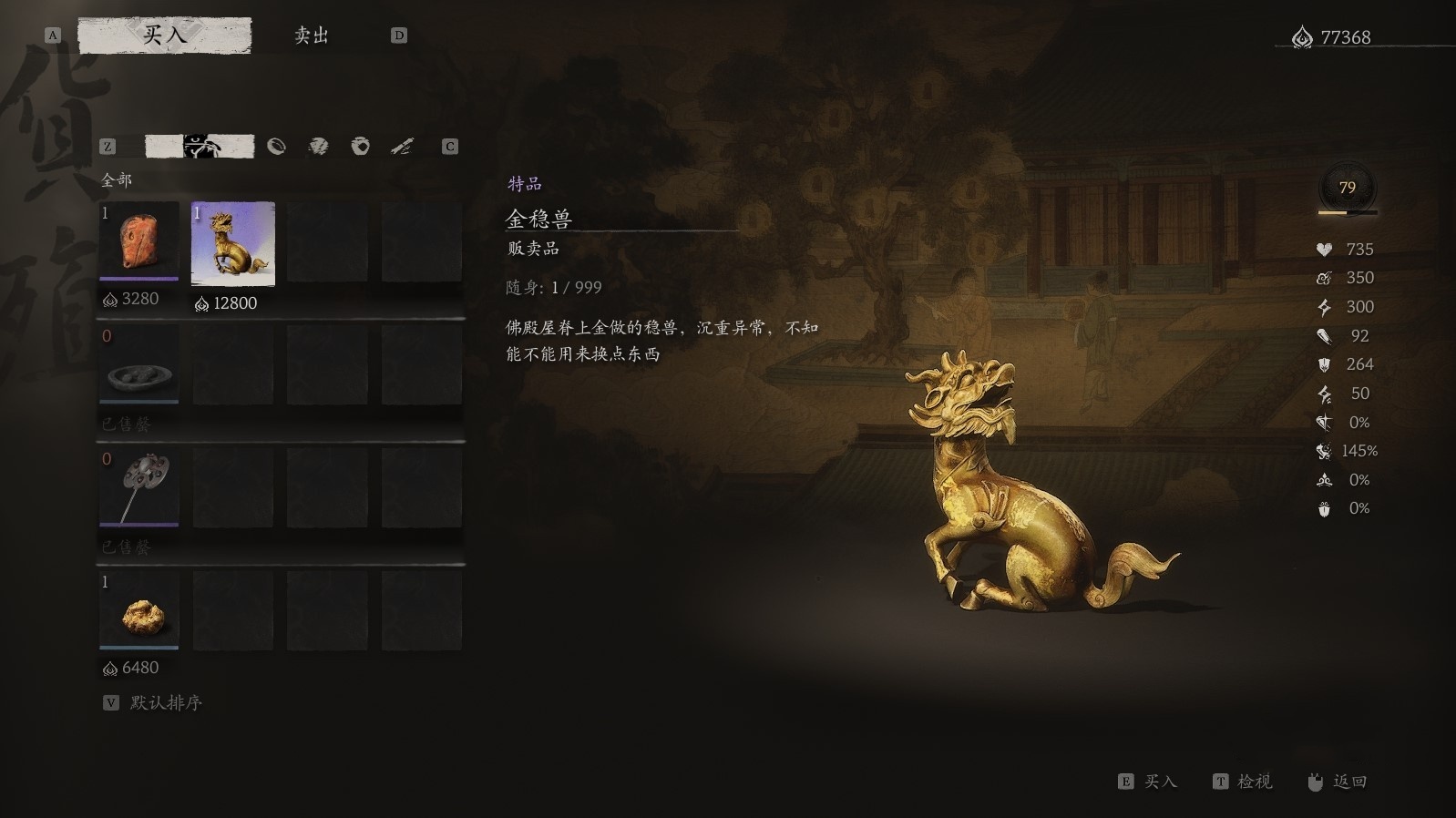
Task: Select the beast head category filter icon
Action: pyautogui.click(x=201, y=146)
